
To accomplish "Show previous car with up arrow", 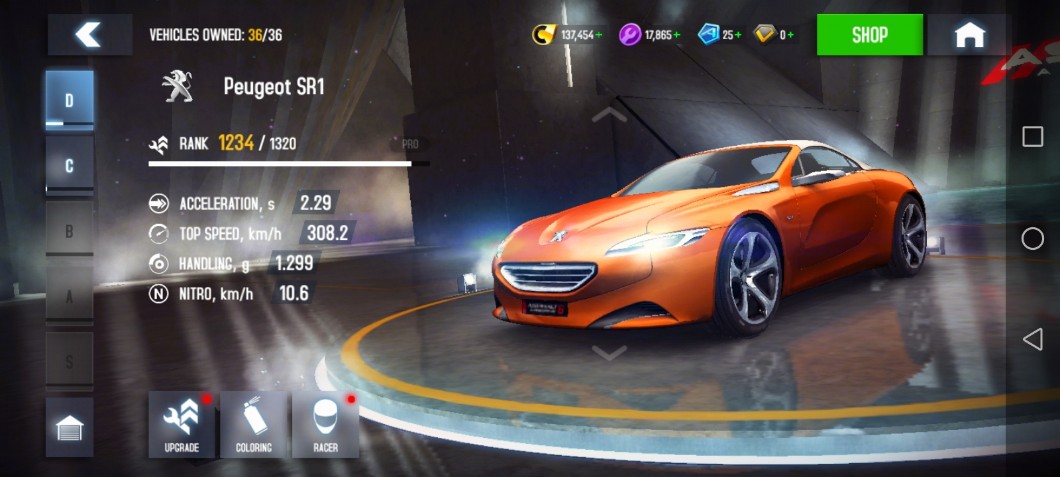I will (x=609, y=115).
